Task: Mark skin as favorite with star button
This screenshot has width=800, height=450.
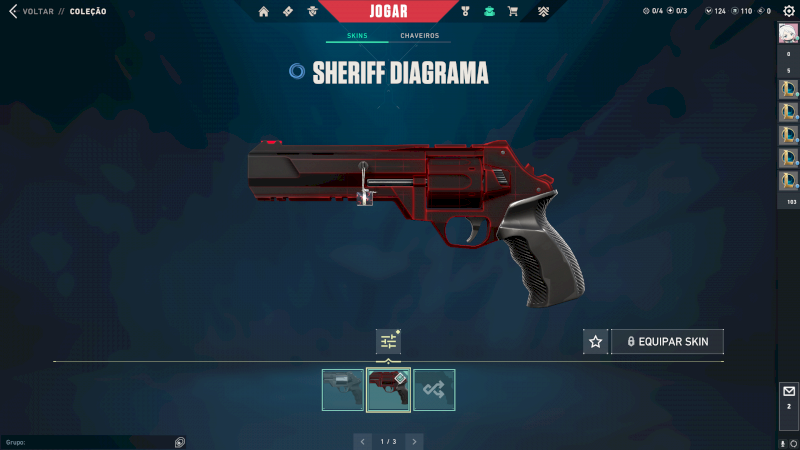Action: click(596, 342)
